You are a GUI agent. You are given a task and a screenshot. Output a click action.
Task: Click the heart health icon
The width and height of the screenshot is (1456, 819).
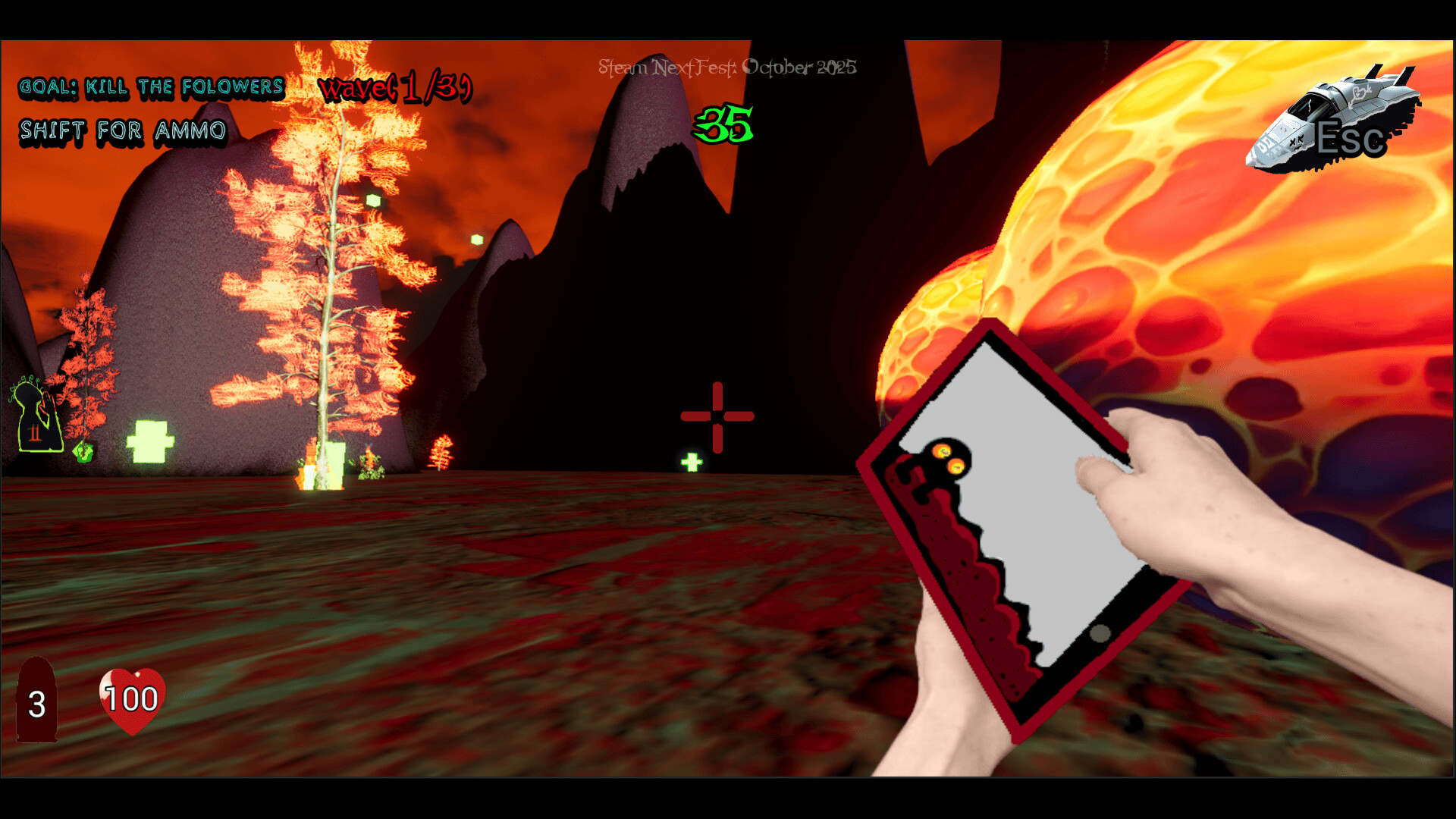(130, 701)
